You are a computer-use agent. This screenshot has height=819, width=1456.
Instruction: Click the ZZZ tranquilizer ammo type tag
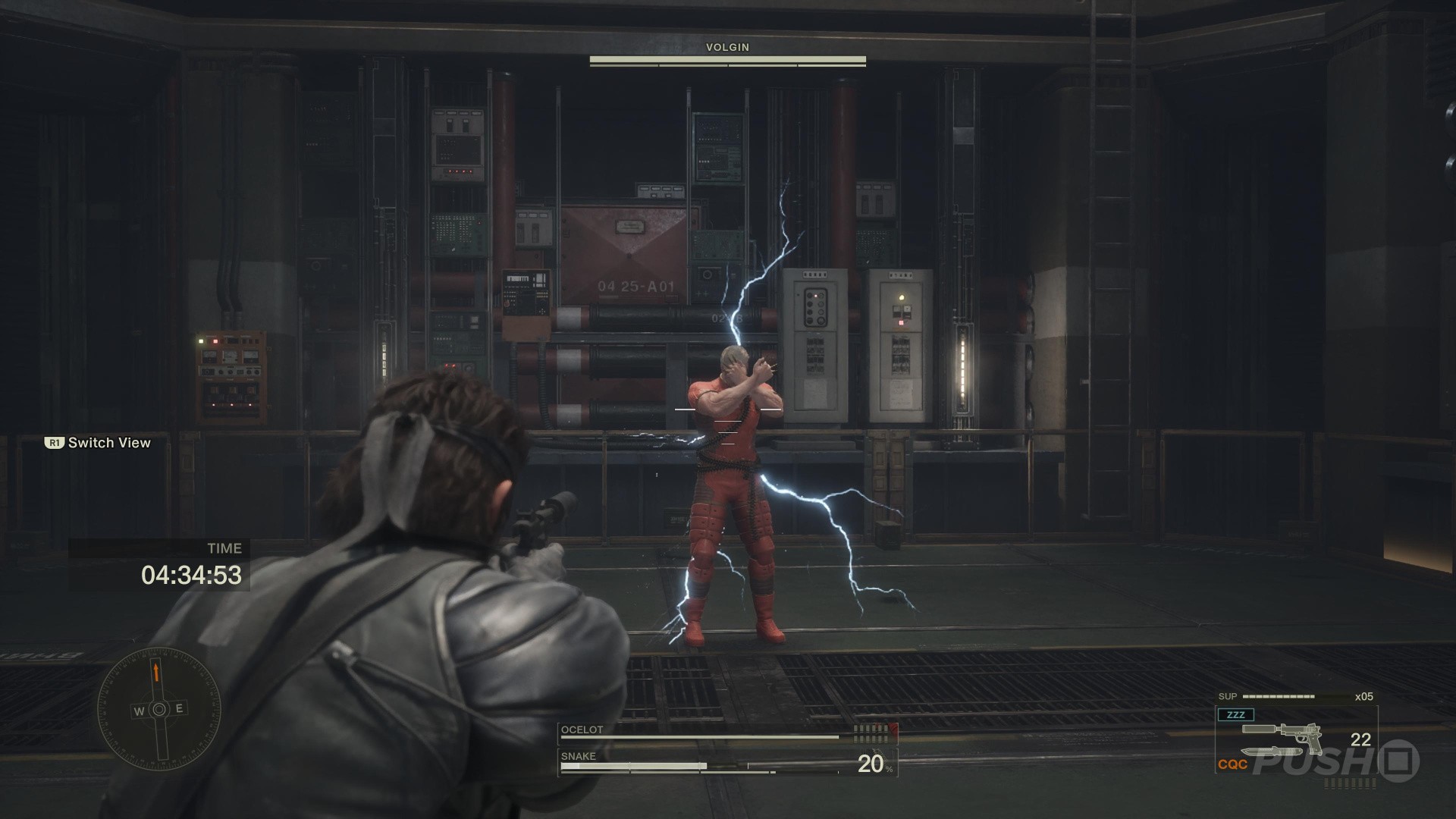[x=1235, y=714]
